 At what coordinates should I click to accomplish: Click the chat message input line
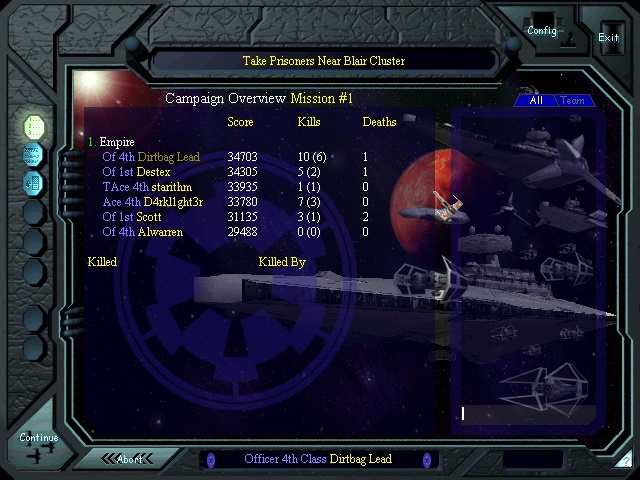click(525, 413)
